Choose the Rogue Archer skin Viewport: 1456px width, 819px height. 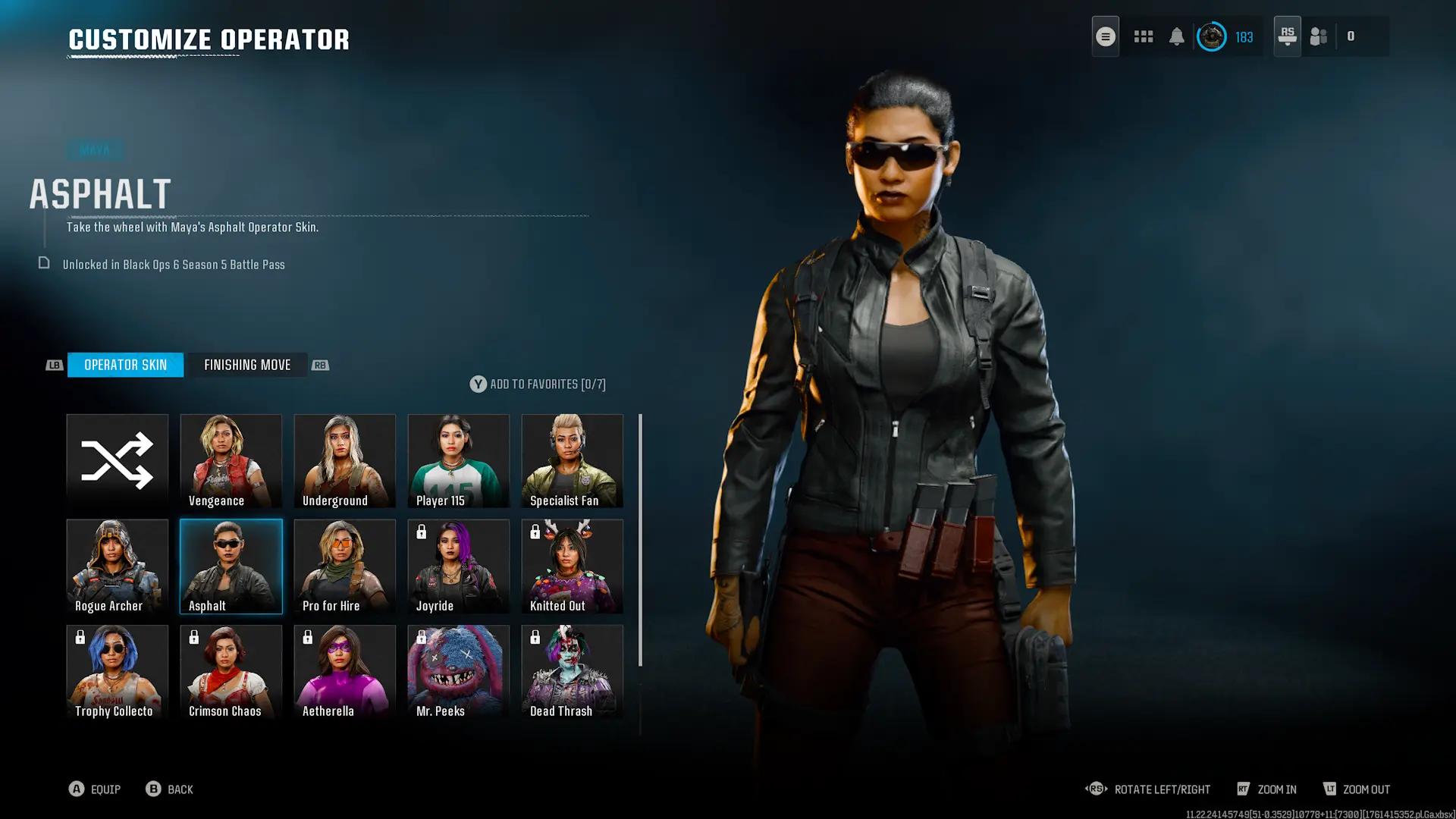click(118, 566)
